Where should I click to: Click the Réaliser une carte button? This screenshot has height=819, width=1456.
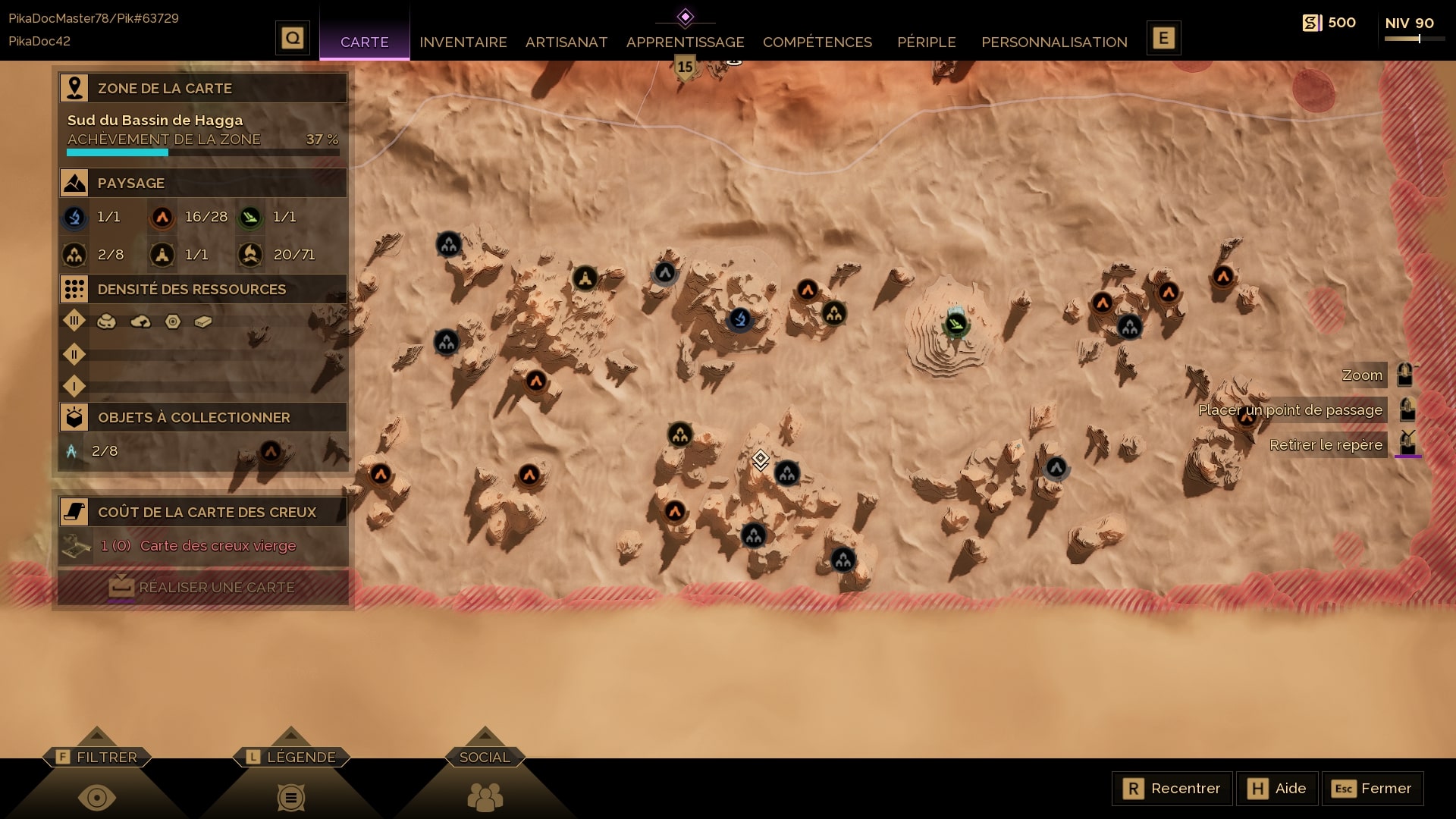[x=203, y=587]
